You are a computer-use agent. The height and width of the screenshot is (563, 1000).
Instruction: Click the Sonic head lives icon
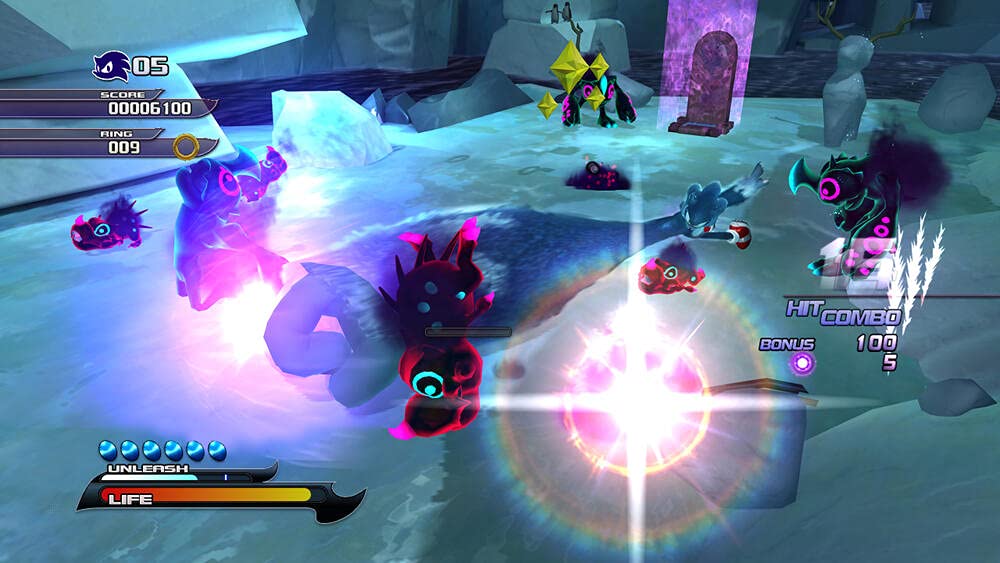(x=110, y=67)
